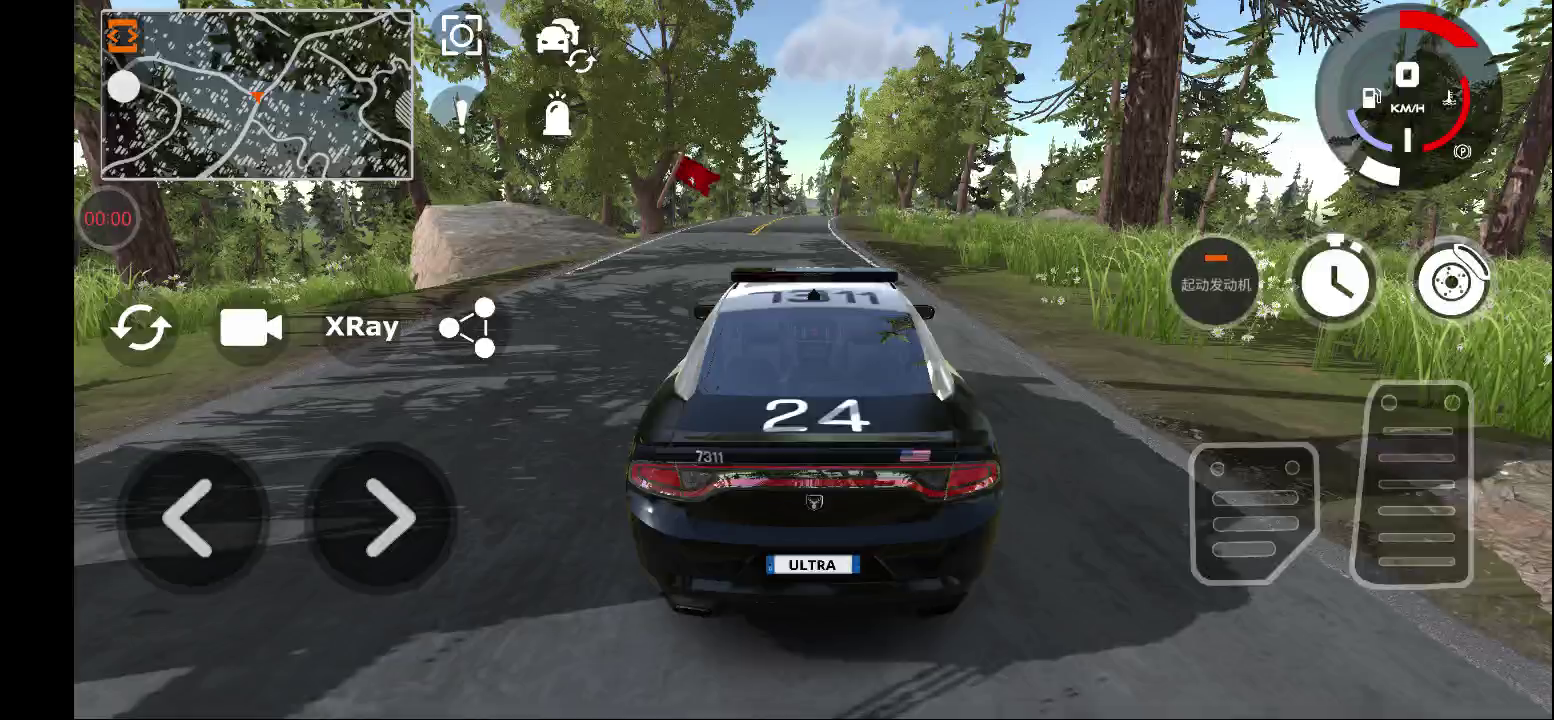The height and width of the screenshot is (720, 1554).
Task: Tap the exclamation mark alert icon
Action: [461, 113]
